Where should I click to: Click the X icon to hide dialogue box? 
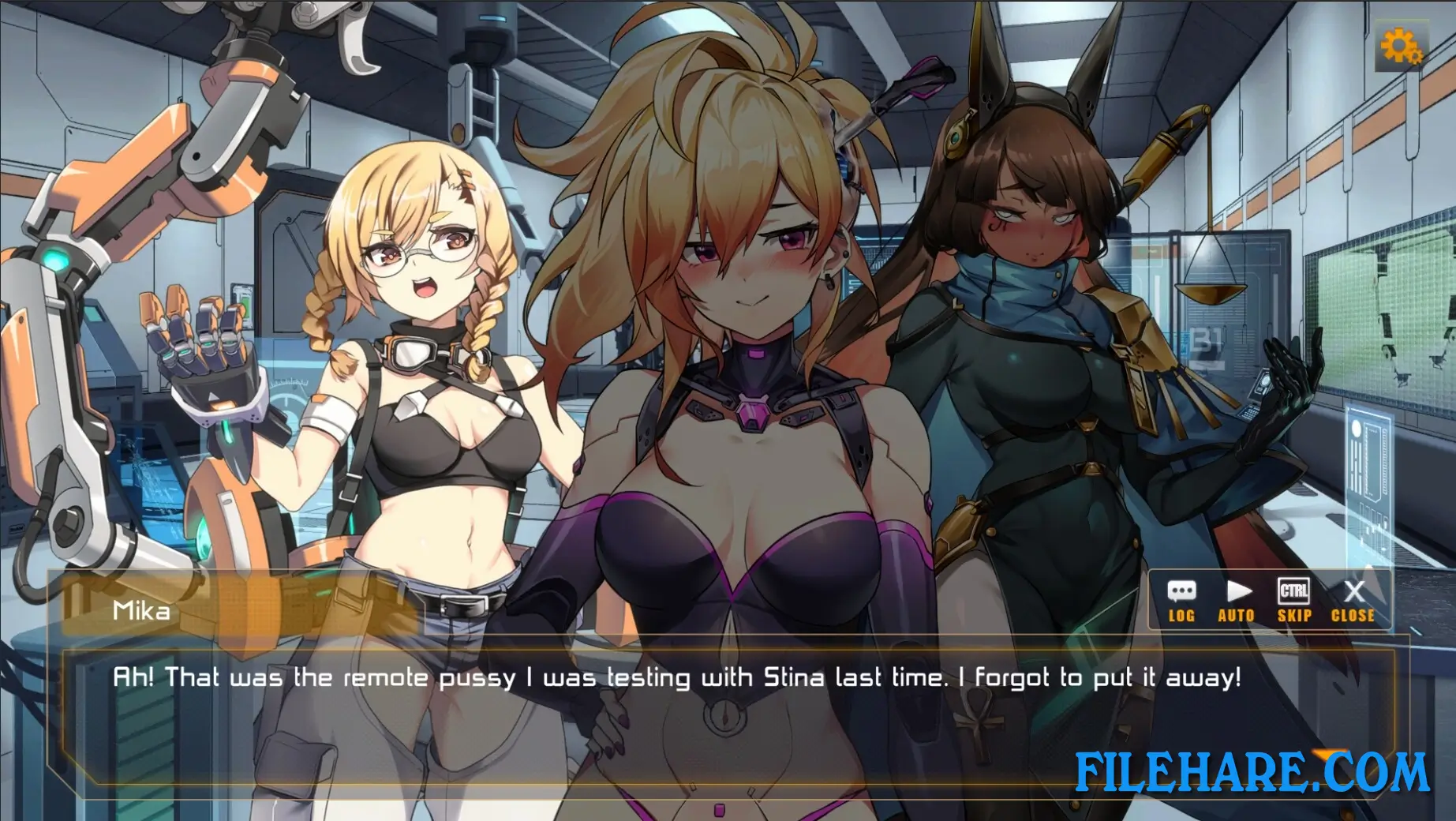coord(1353,592)
